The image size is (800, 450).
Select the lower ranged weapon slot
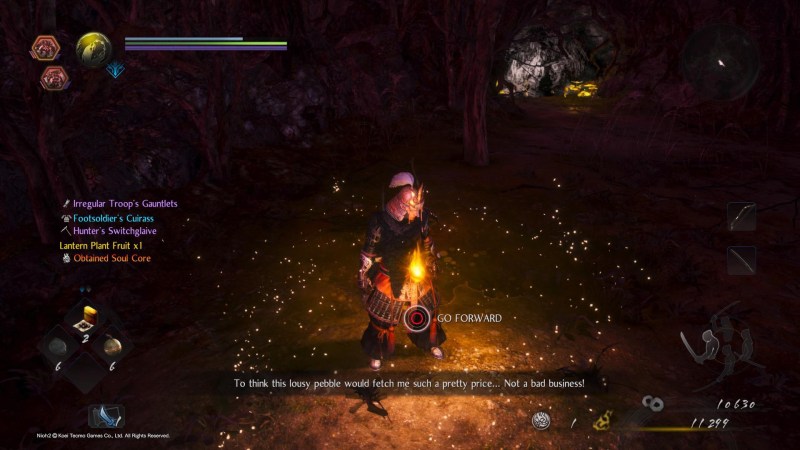click(x=741, y=260)
